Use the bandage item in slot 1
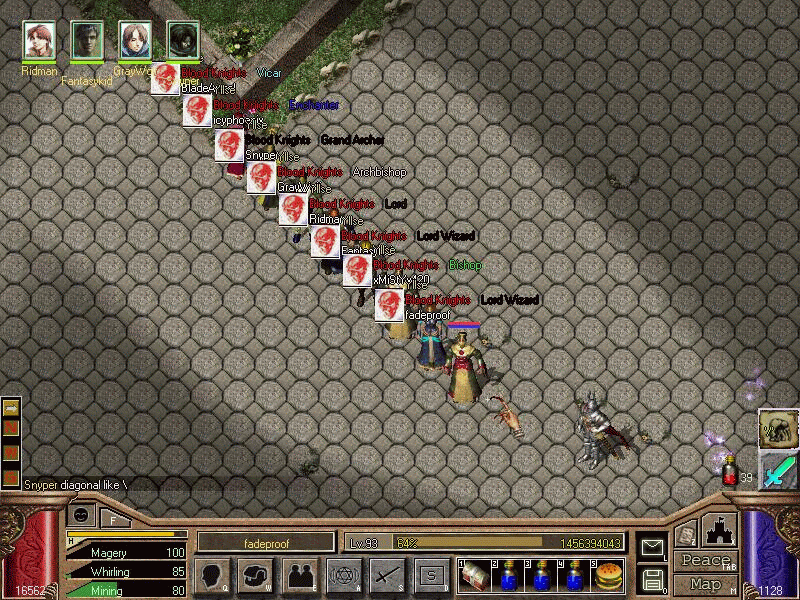800x600 pixels. coord(473,574)
